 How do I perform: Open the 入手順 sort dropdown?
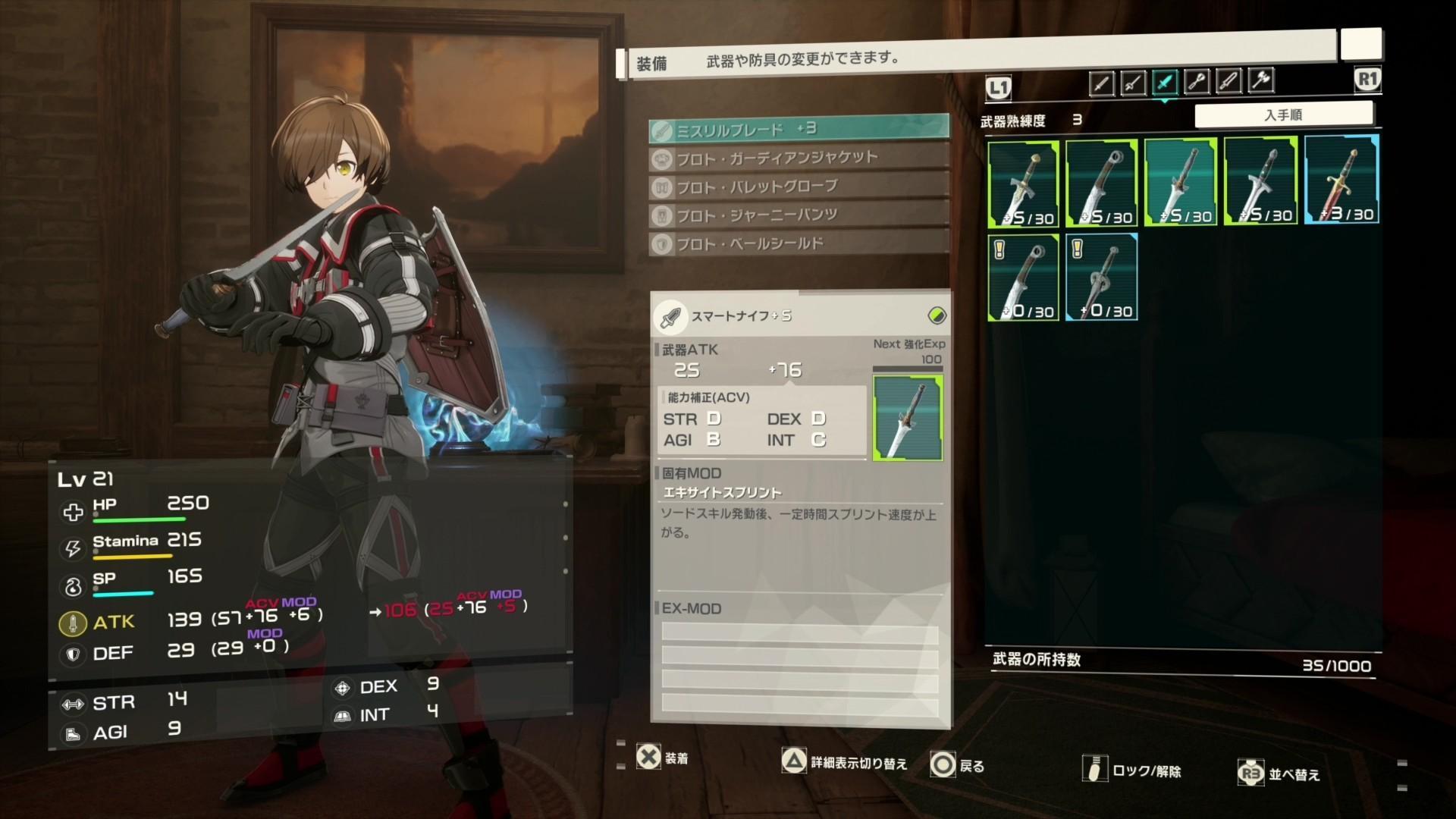1285,114
